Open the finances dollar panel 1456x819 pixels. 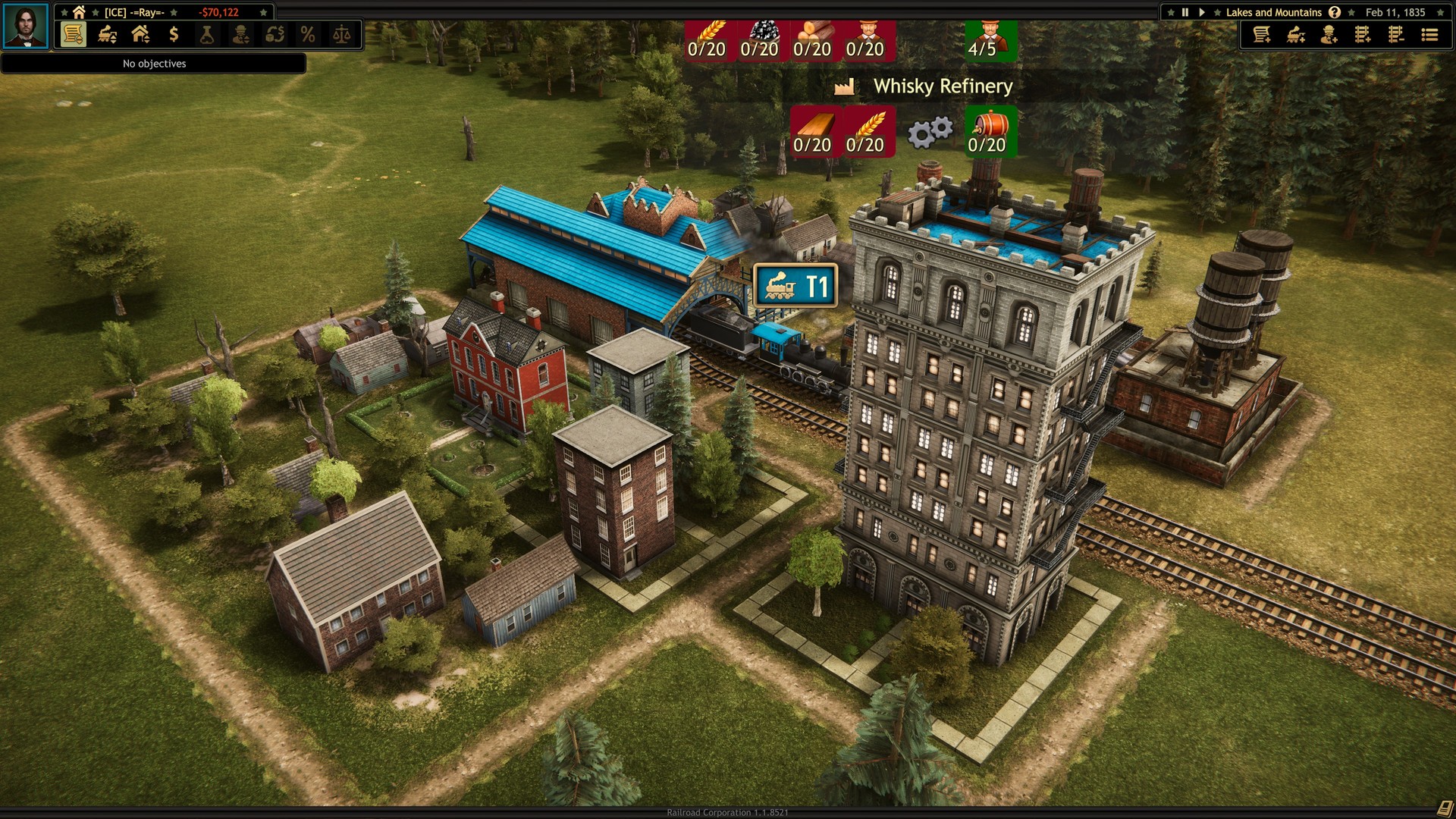pyautogui.click(x=174, y=34)
